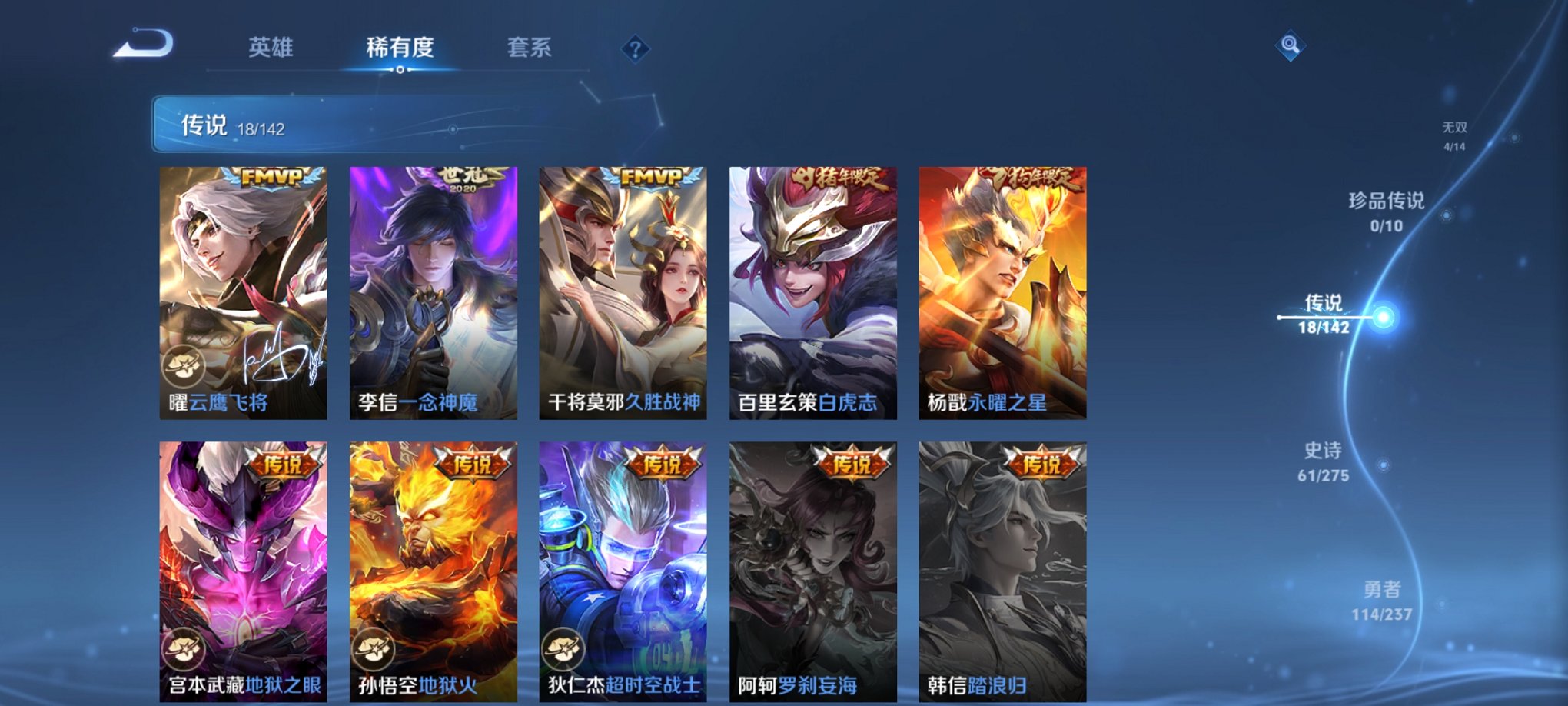1568x706 pixels.
Task: Open the search function top right
Action: [x=1291, y=46]
